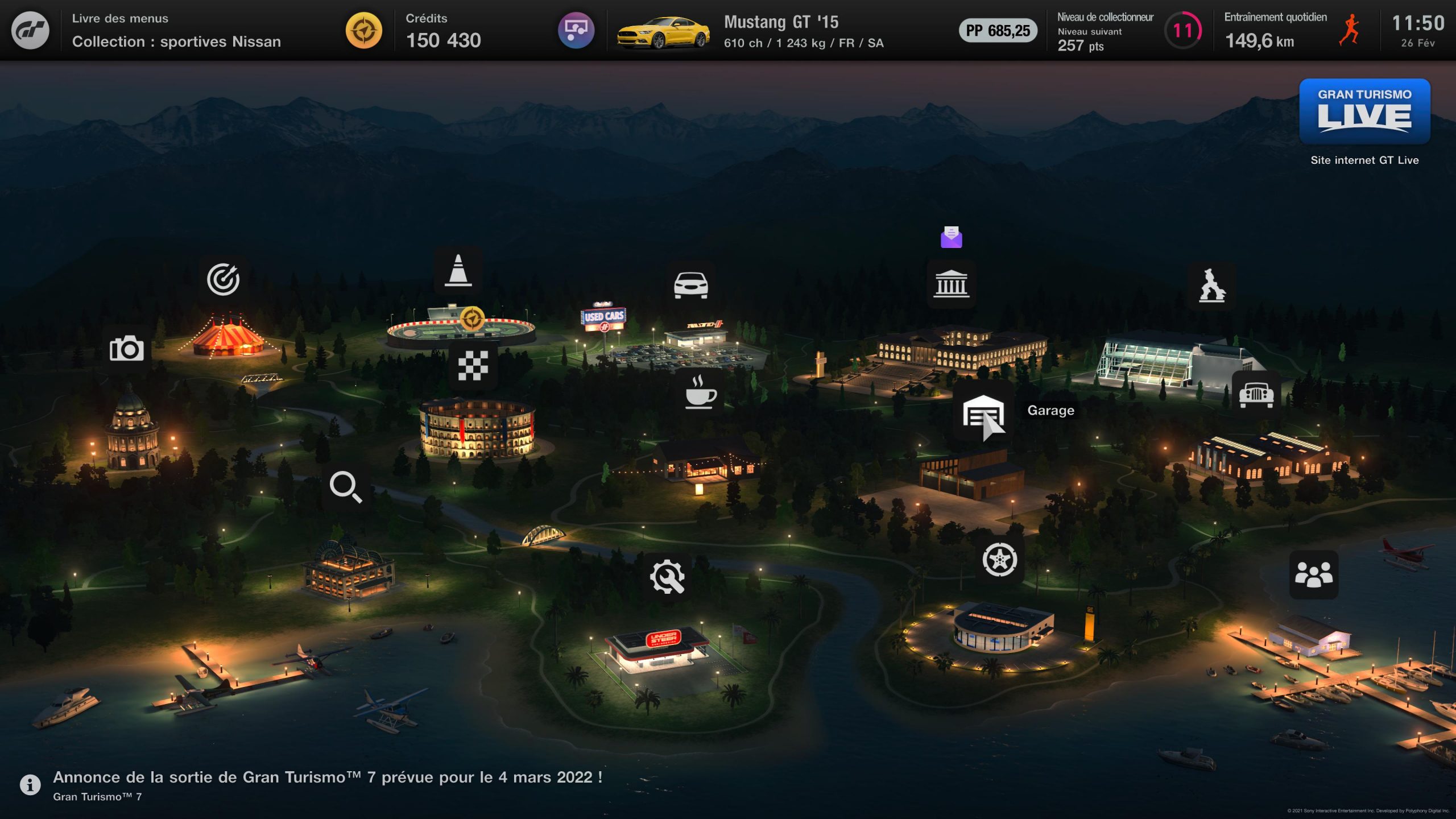Visit GT Auto wheel icon
This screenshot has width=1456, height=819.
coord(999,560)
